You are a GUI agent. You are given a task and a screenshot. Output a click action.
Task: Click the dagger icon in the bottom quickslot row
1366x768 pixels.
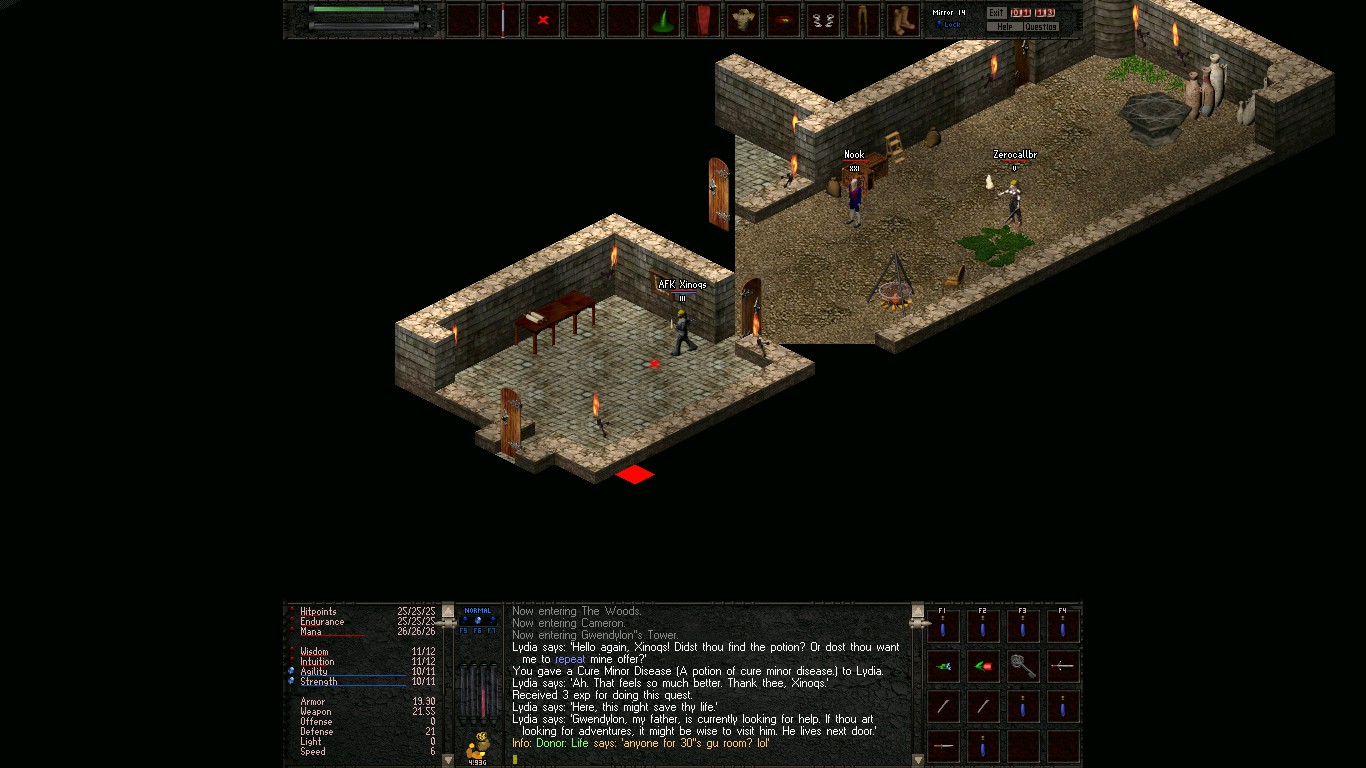(x=943, y=747)
